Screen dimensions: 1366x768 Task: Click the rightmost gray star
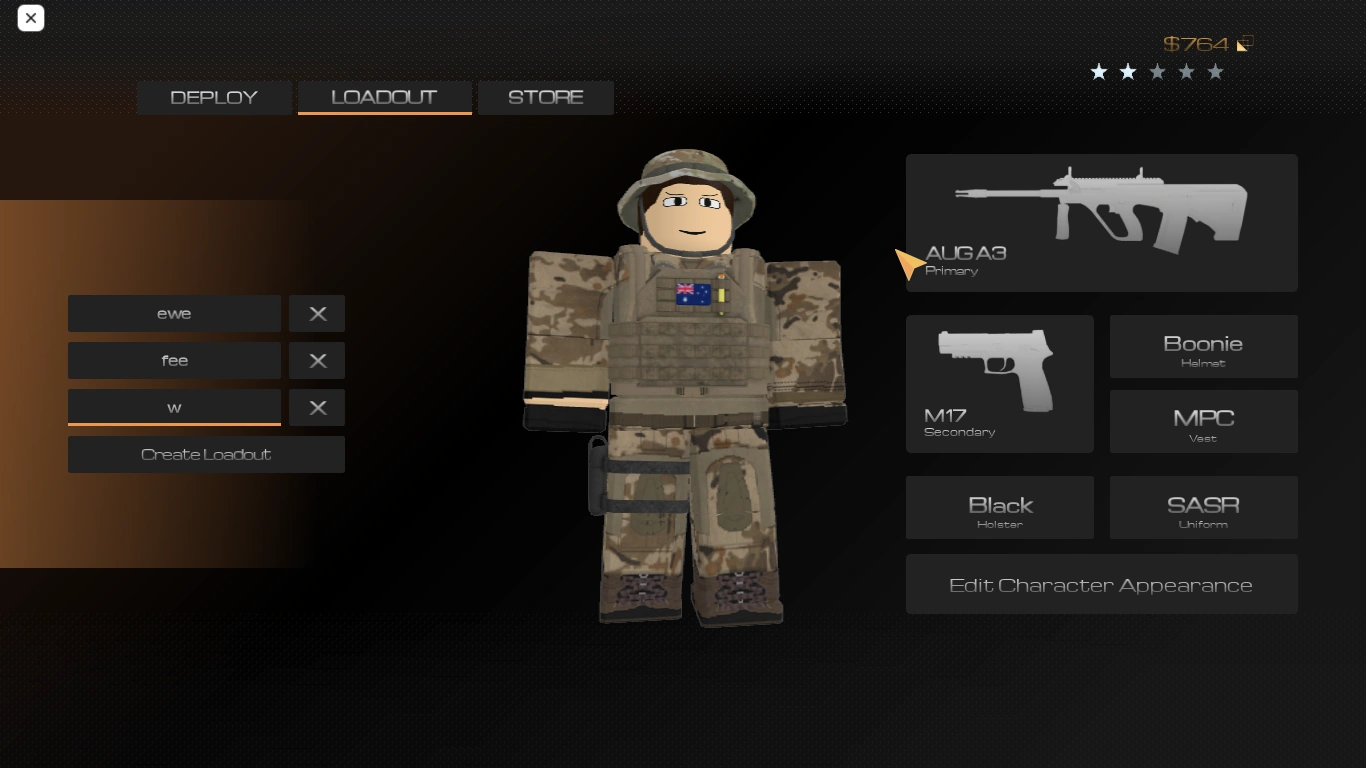click(x=1215, y=71)
